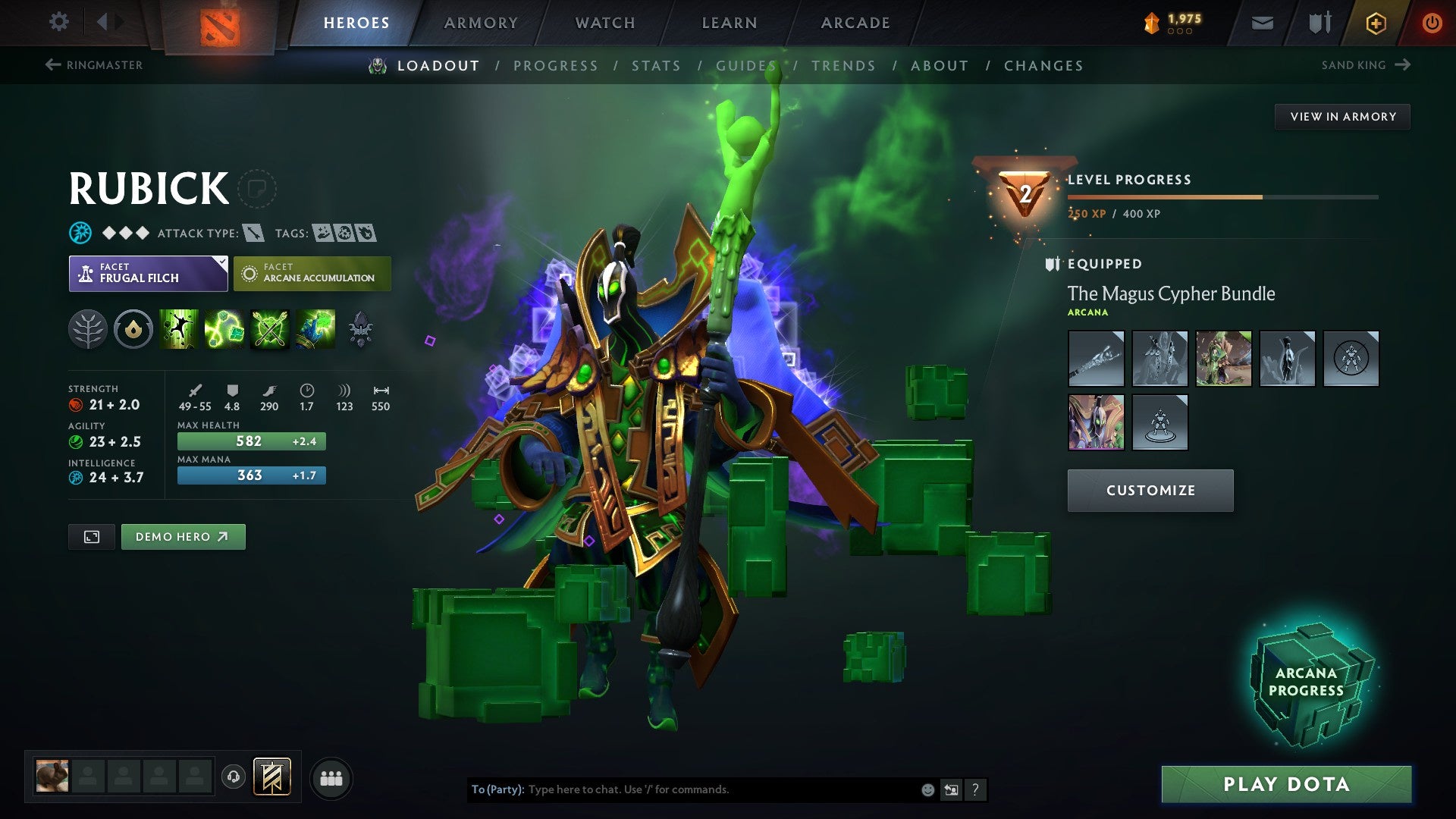Image resolution: width=1456 pixels, height=819 pixels.
Task: Click the talent tree icon
Action: [x=88, y=329]
